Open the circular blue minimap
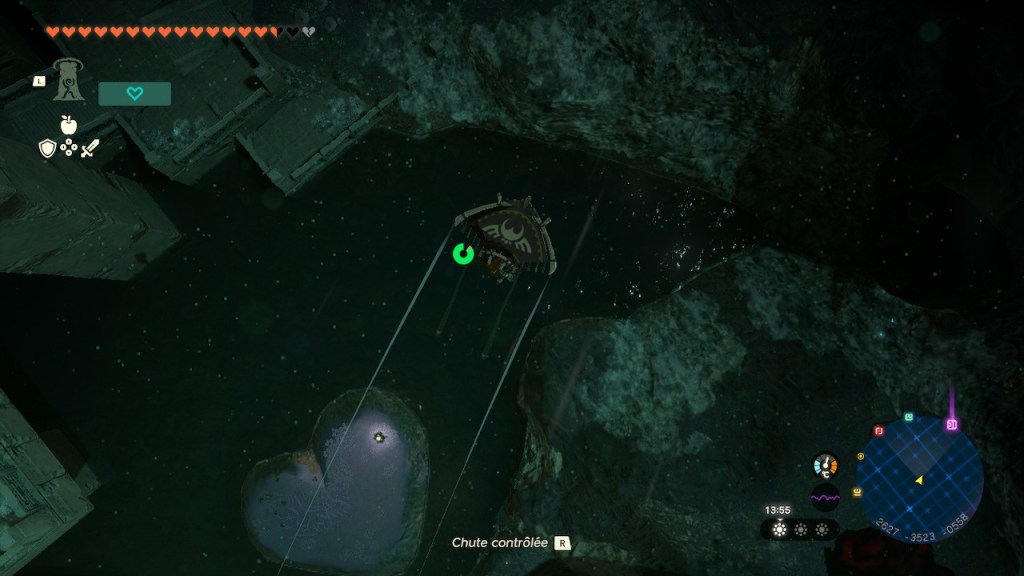Image resolution: width=1024 pixels, height=576 pixels. tap(919, 476)
